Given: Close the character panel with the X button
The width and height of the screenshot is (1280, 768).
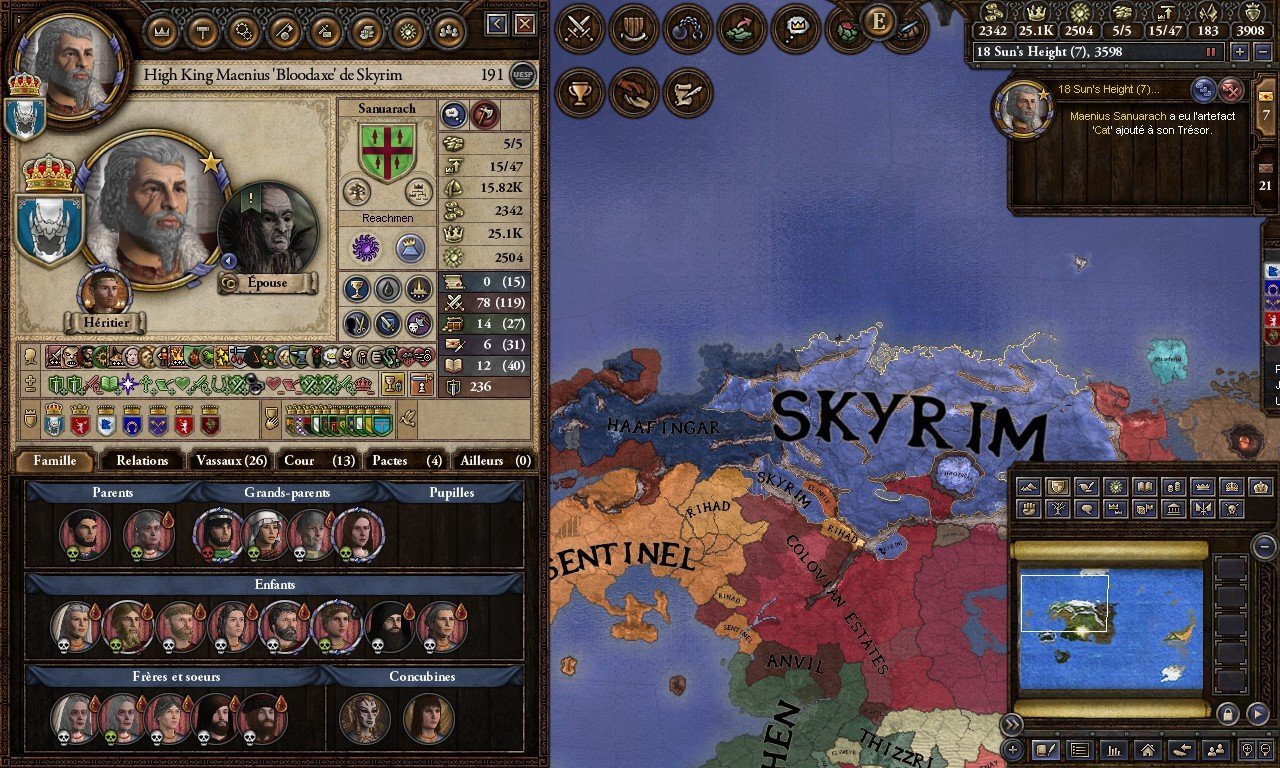Looking at the screenshot, I should pyautogui.click(x=525, y=24).
